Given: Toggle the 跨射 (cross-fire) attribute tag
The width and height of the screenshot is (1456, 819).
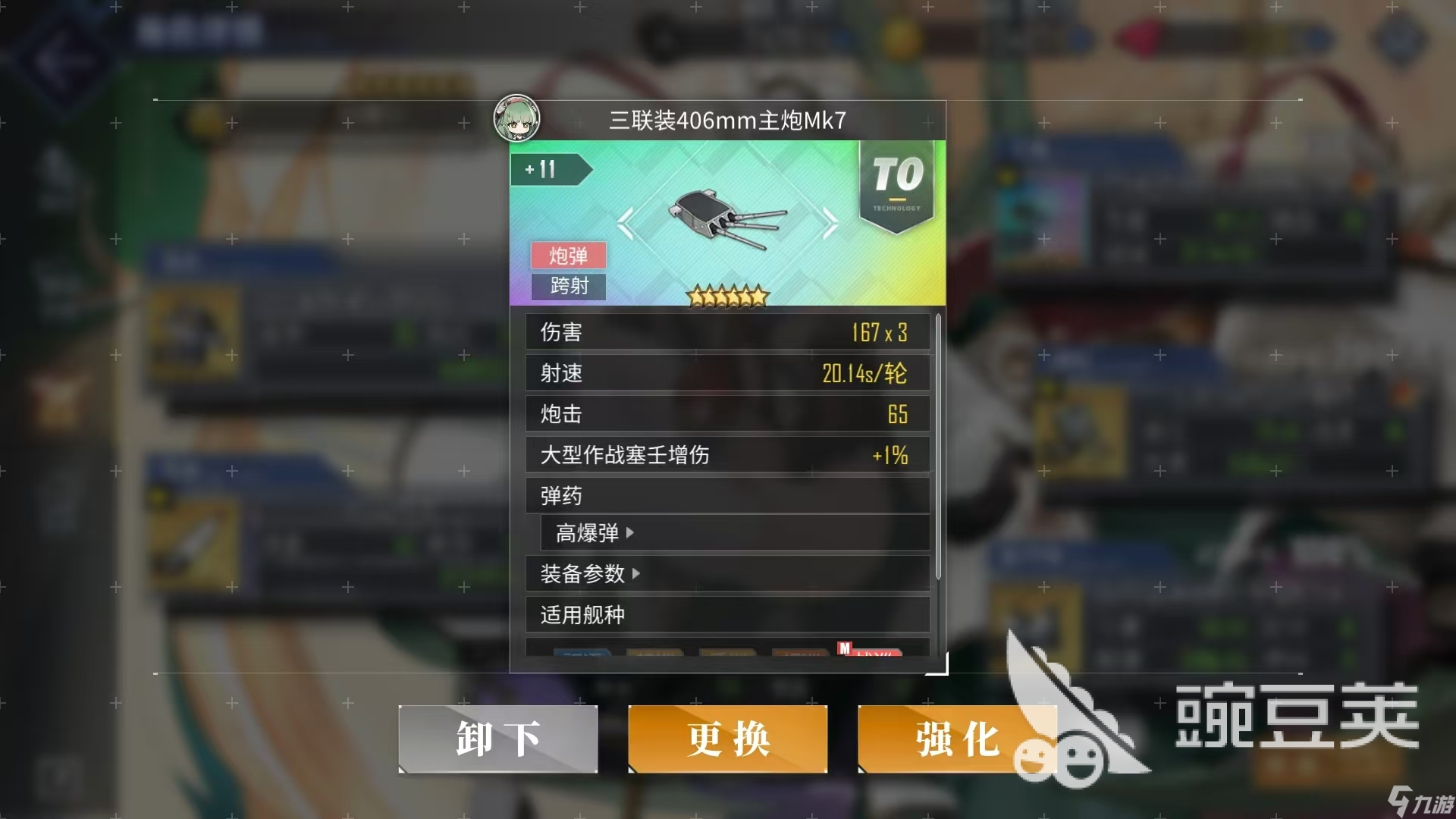Looking at the screenshot, I should [x=568, y=287].
